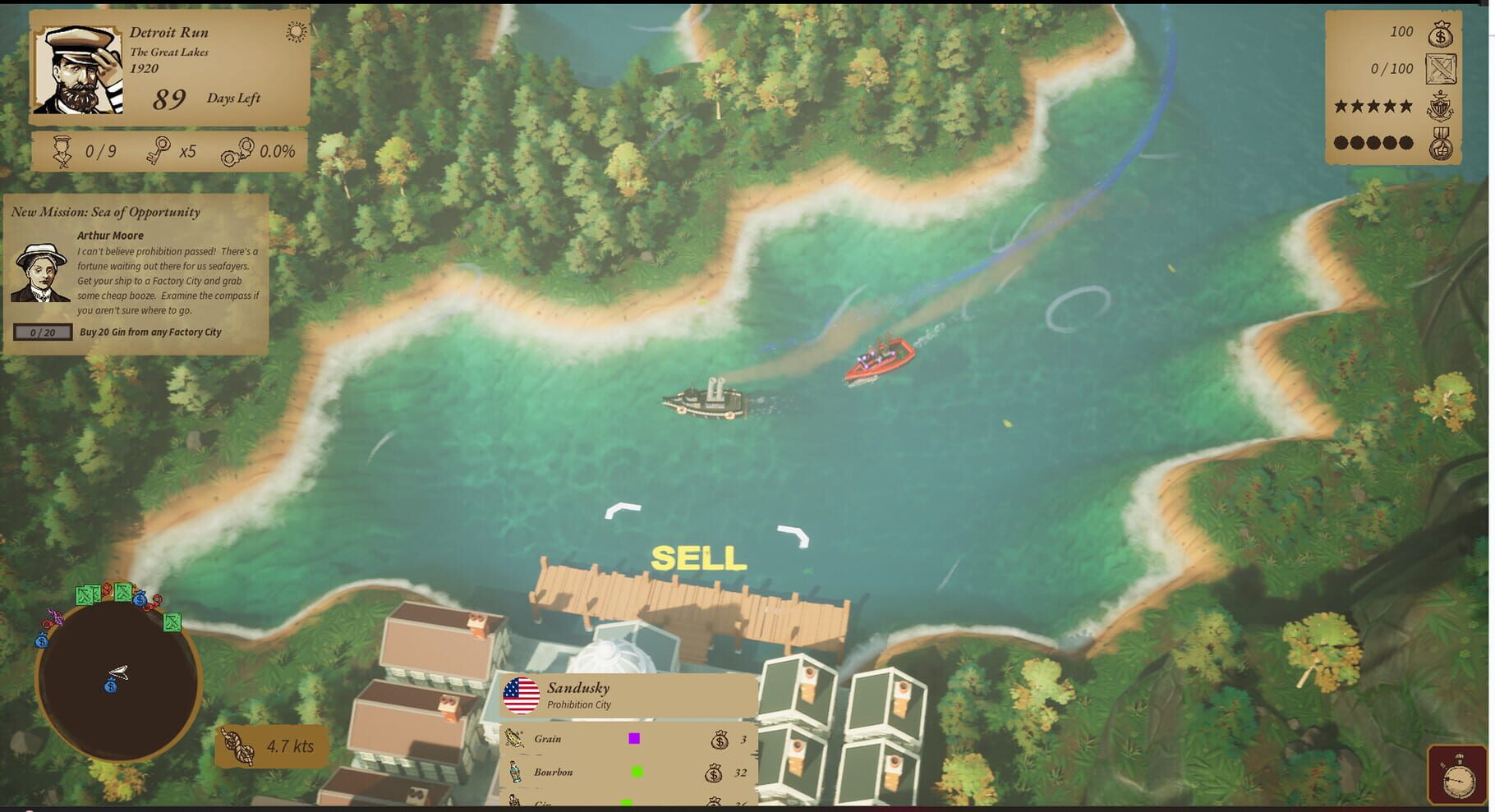Click the navy anchor shield badge

tap(1440, 105)
